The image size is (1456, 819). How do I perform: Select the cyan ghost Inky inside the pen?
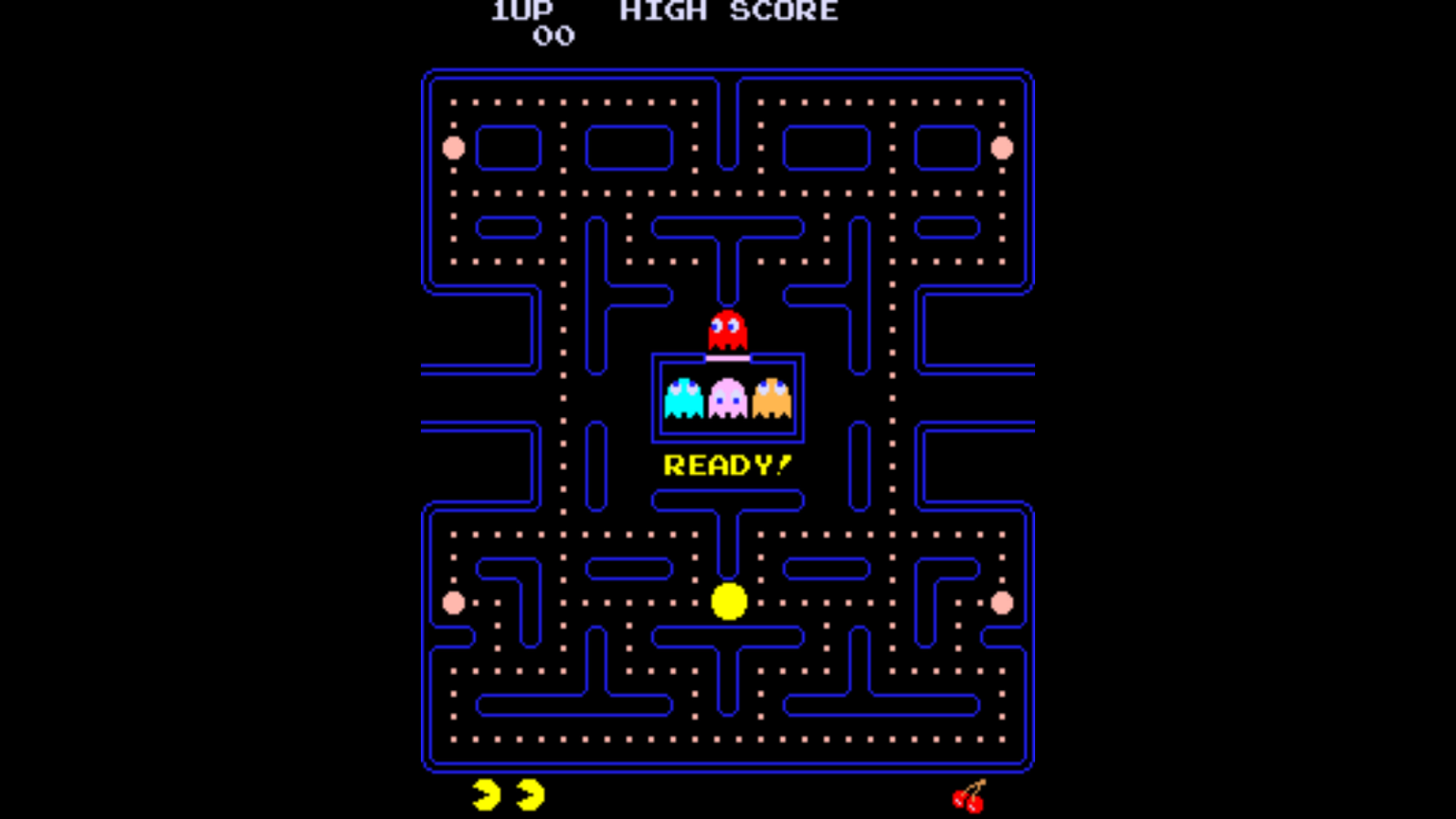682,396
